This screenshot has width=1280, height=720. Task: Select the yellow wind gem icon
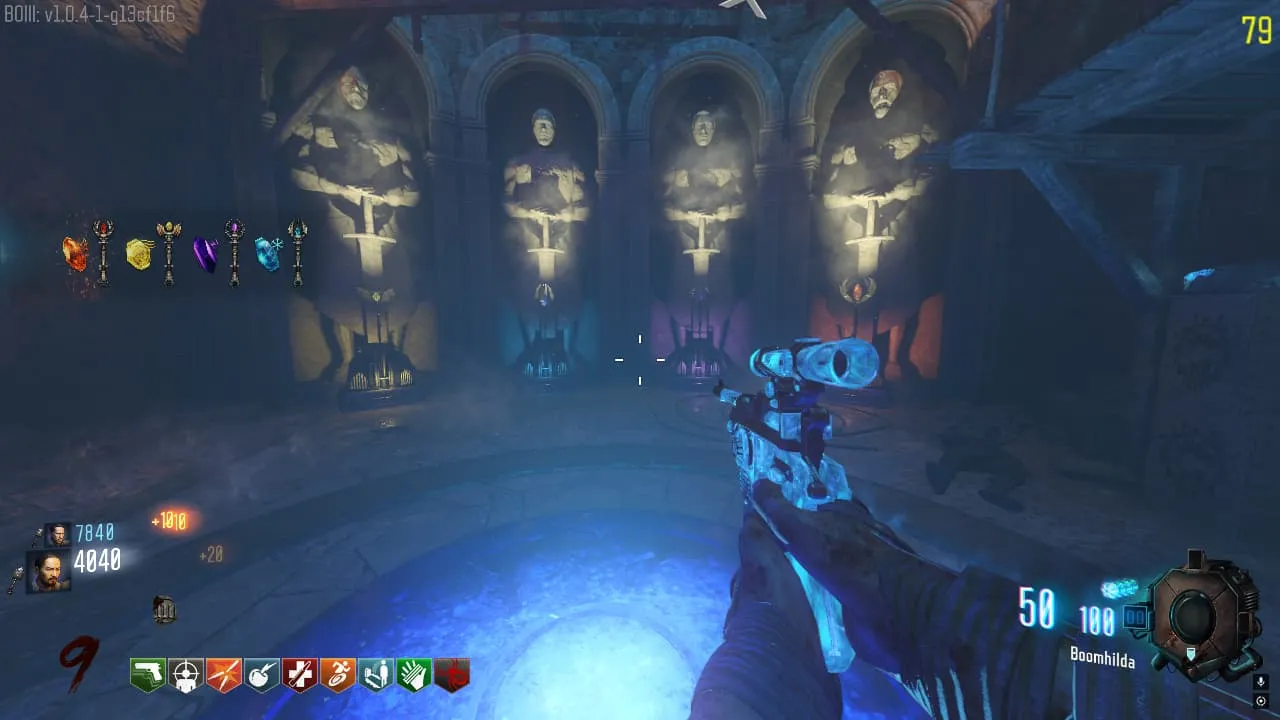click(x=139, y=254)
